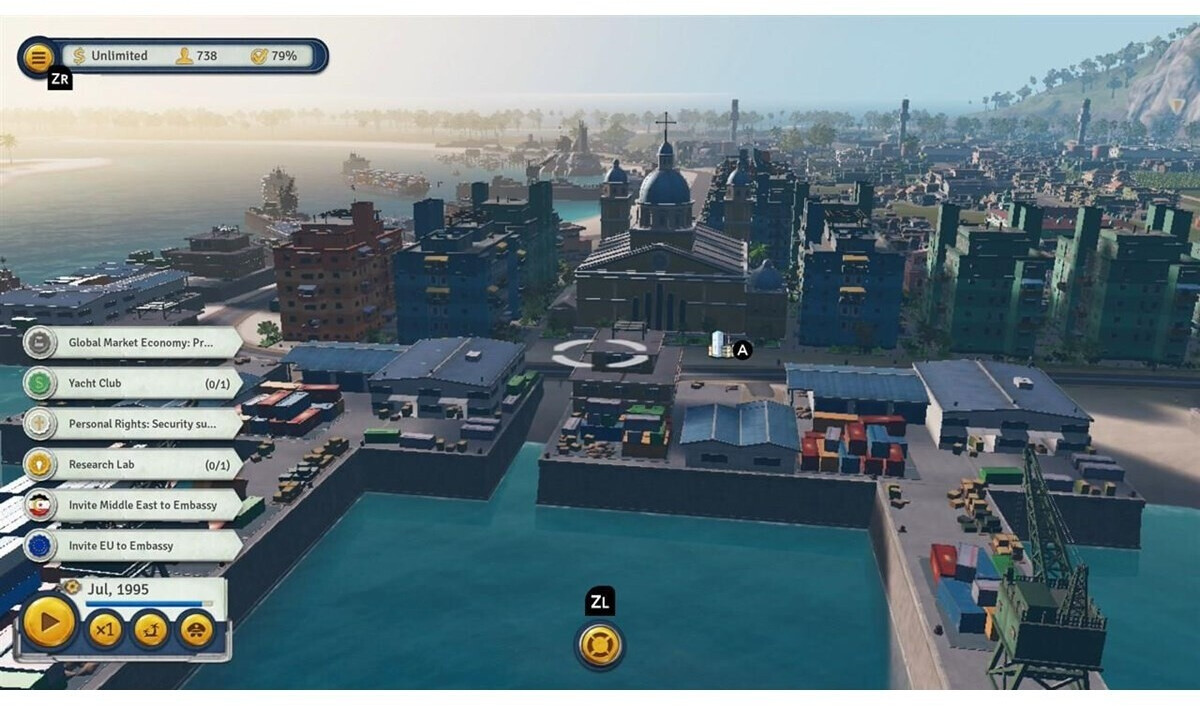1200x706 pixels.
Task: Select the Research Lab task
Action: (140, 465)
